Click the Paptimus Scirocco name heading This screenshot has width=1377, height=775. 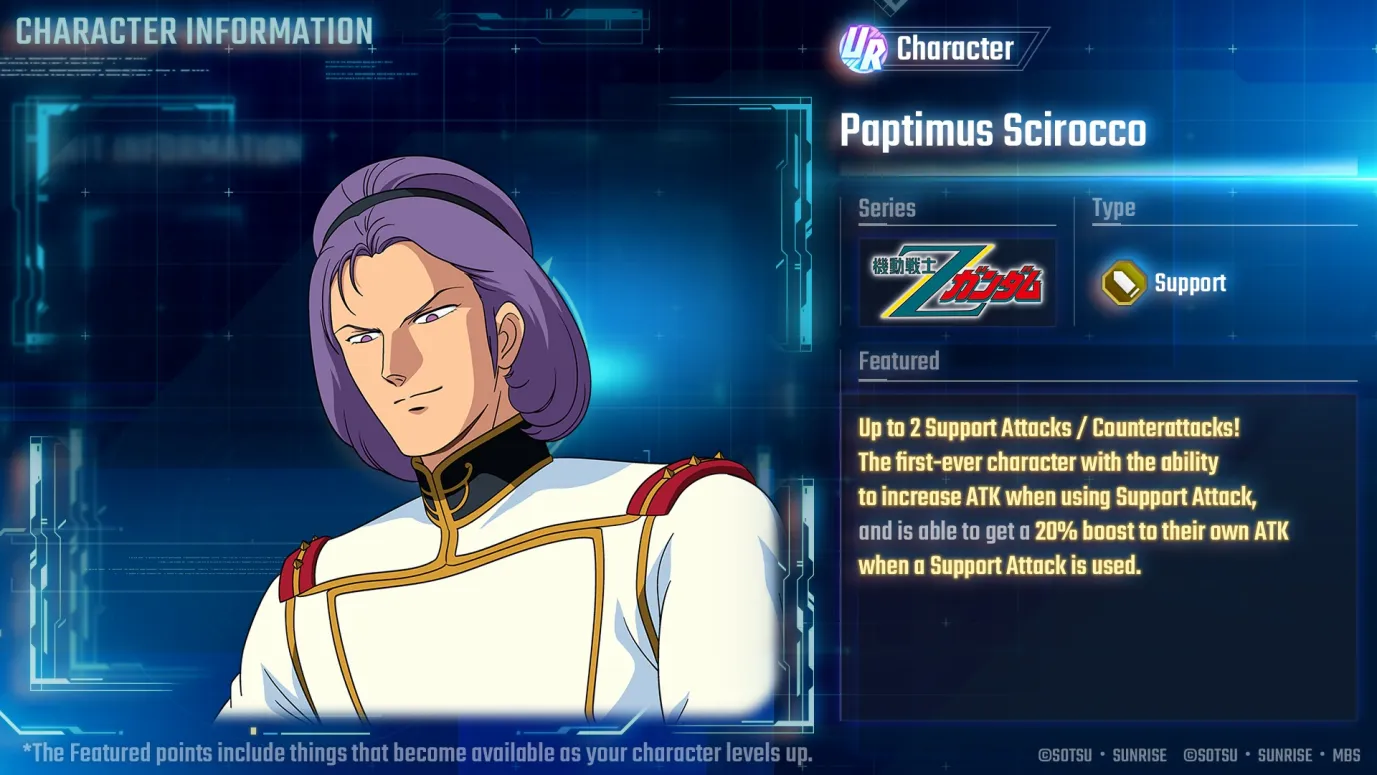coord(994,131)
